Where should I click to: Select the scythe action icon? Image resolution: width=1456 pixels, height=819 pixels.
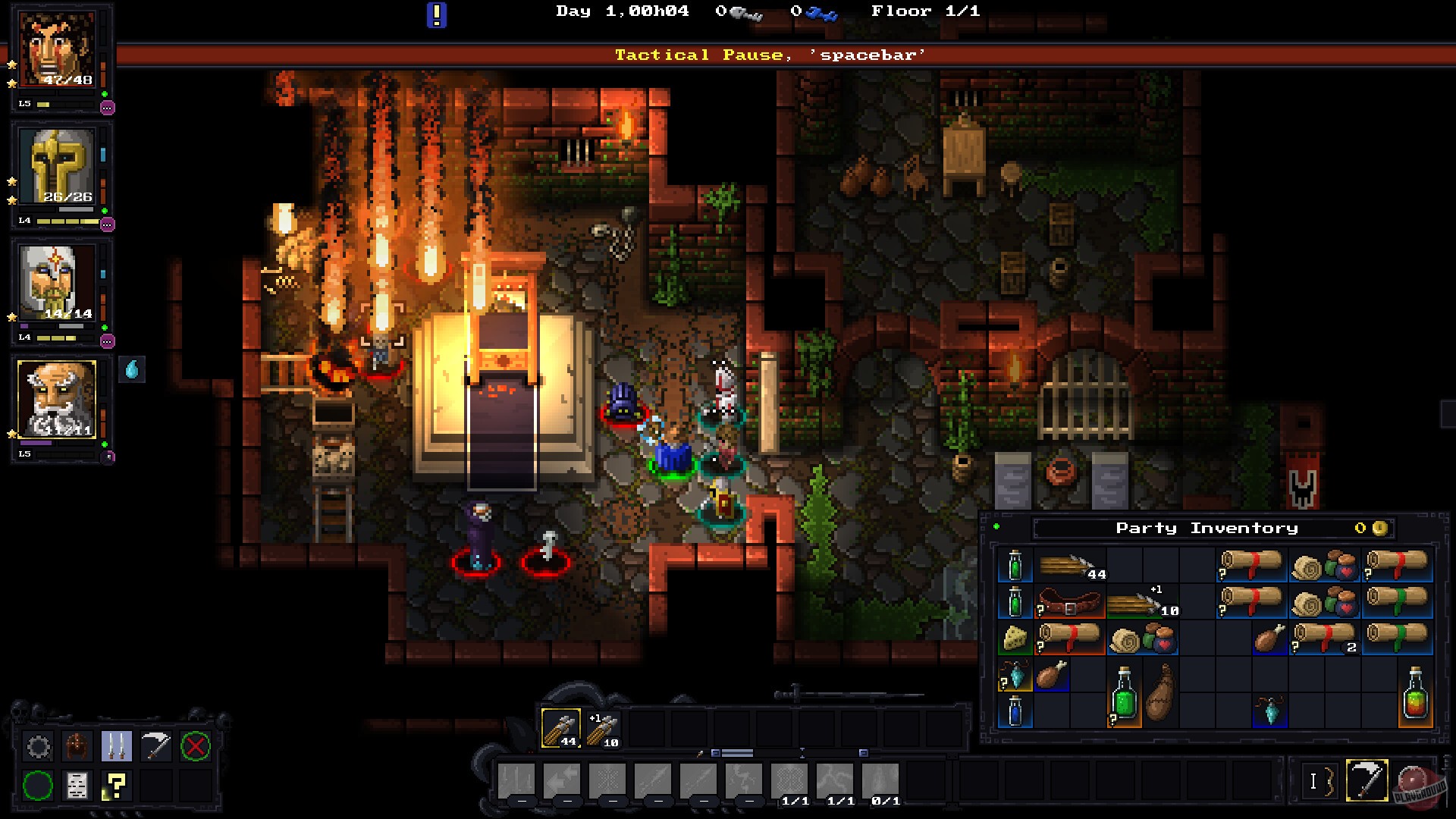click(x=157, y=747)
